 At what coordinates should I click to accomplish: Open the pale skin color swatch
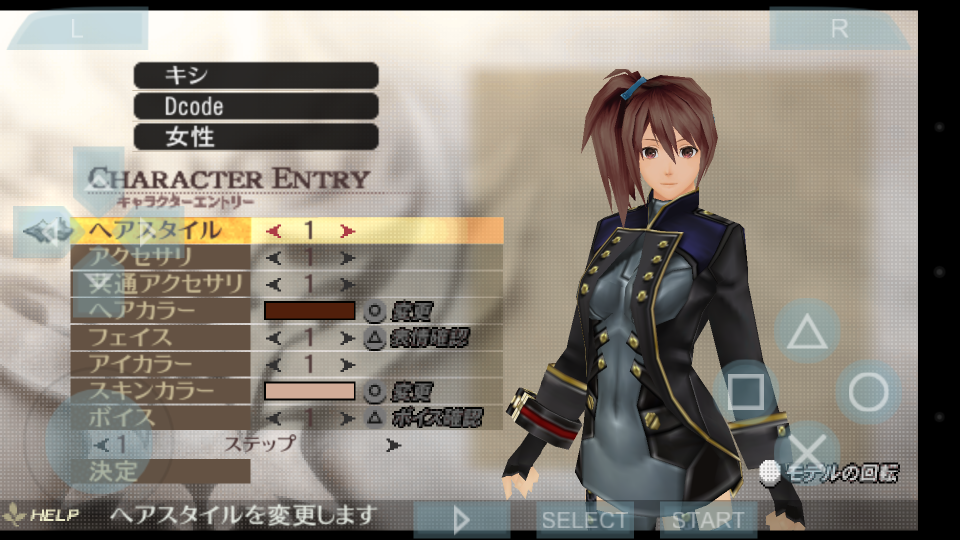click(309, 391)
